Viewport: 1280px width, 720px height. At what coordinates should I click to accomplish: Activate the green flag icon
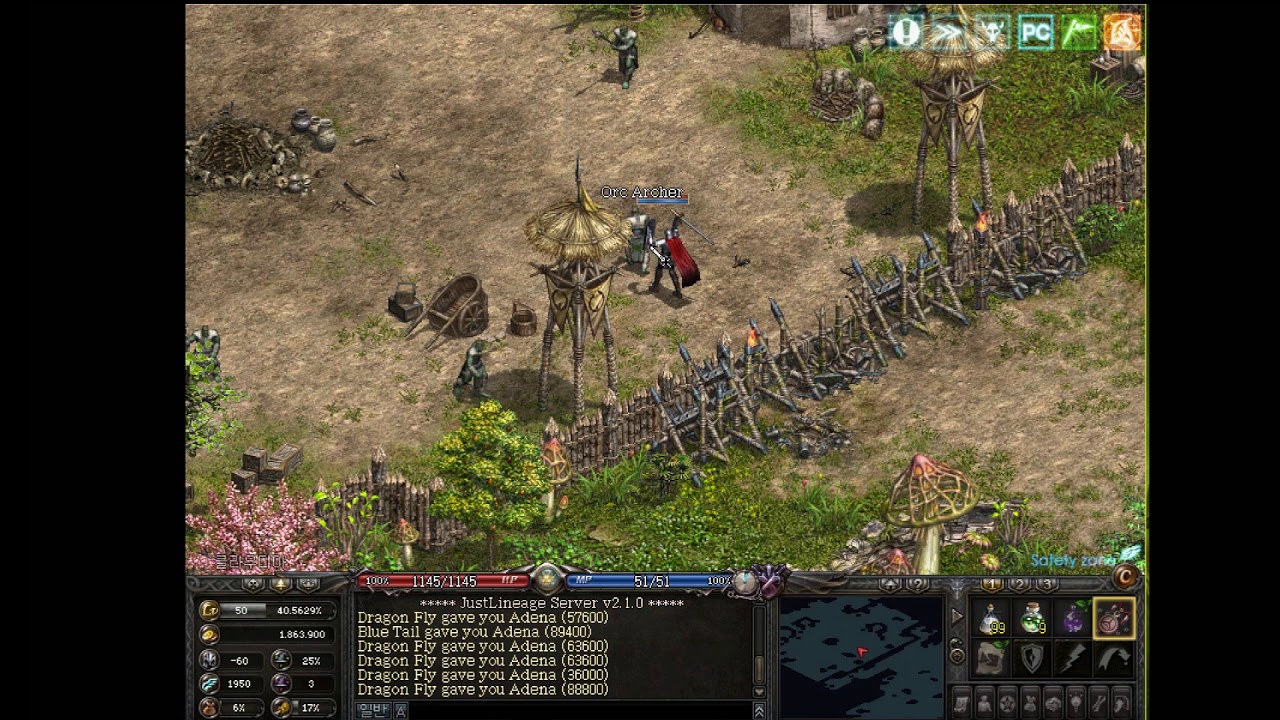tap(1079, 33)
